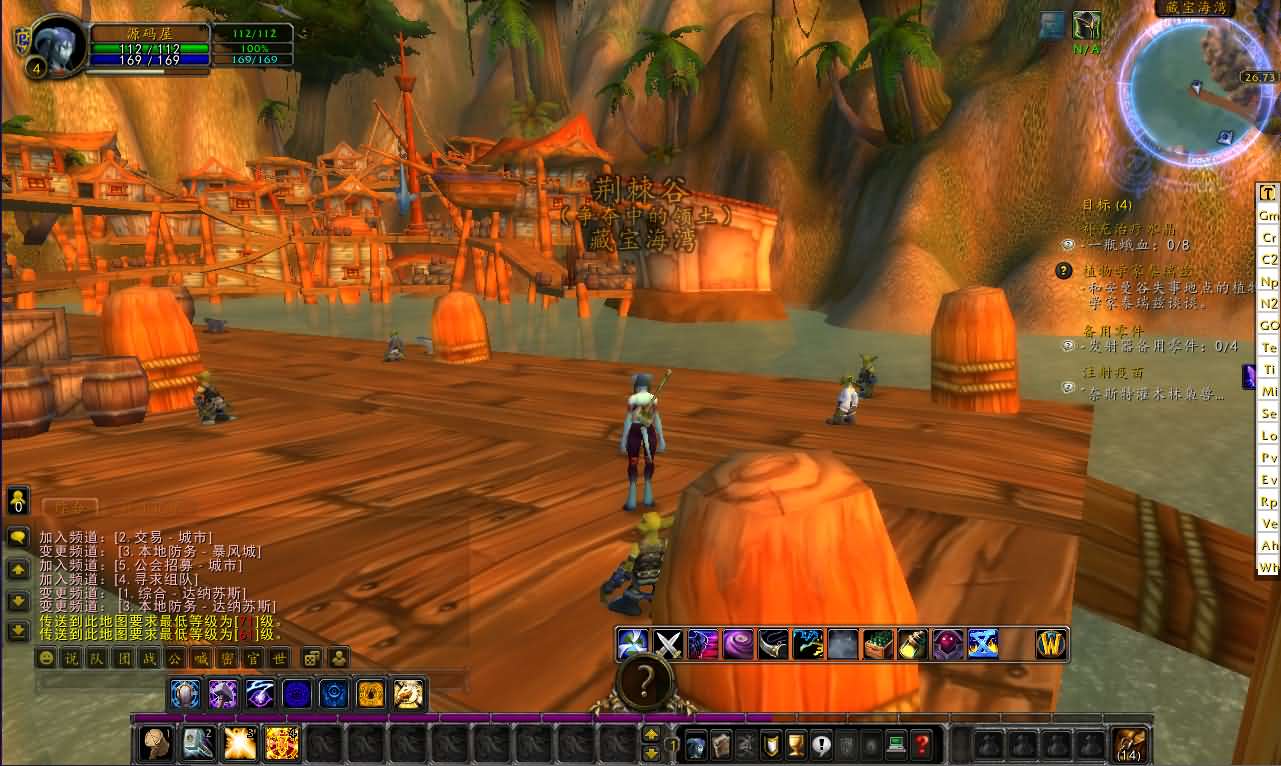Open the achievements shield micro button

(771, 745)
